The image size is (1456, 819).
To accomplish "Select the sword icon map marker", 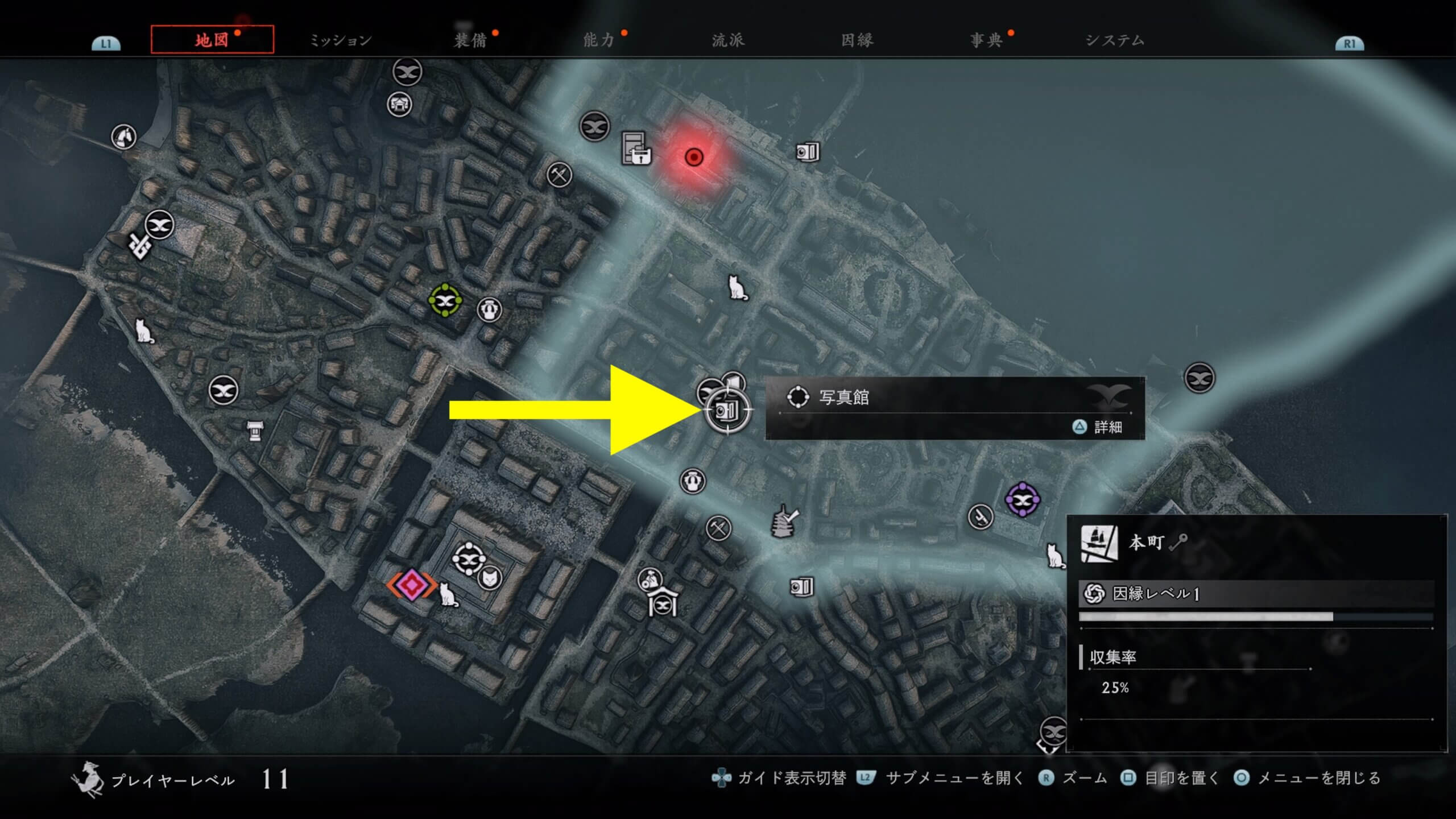I will (x=980, y=516).
